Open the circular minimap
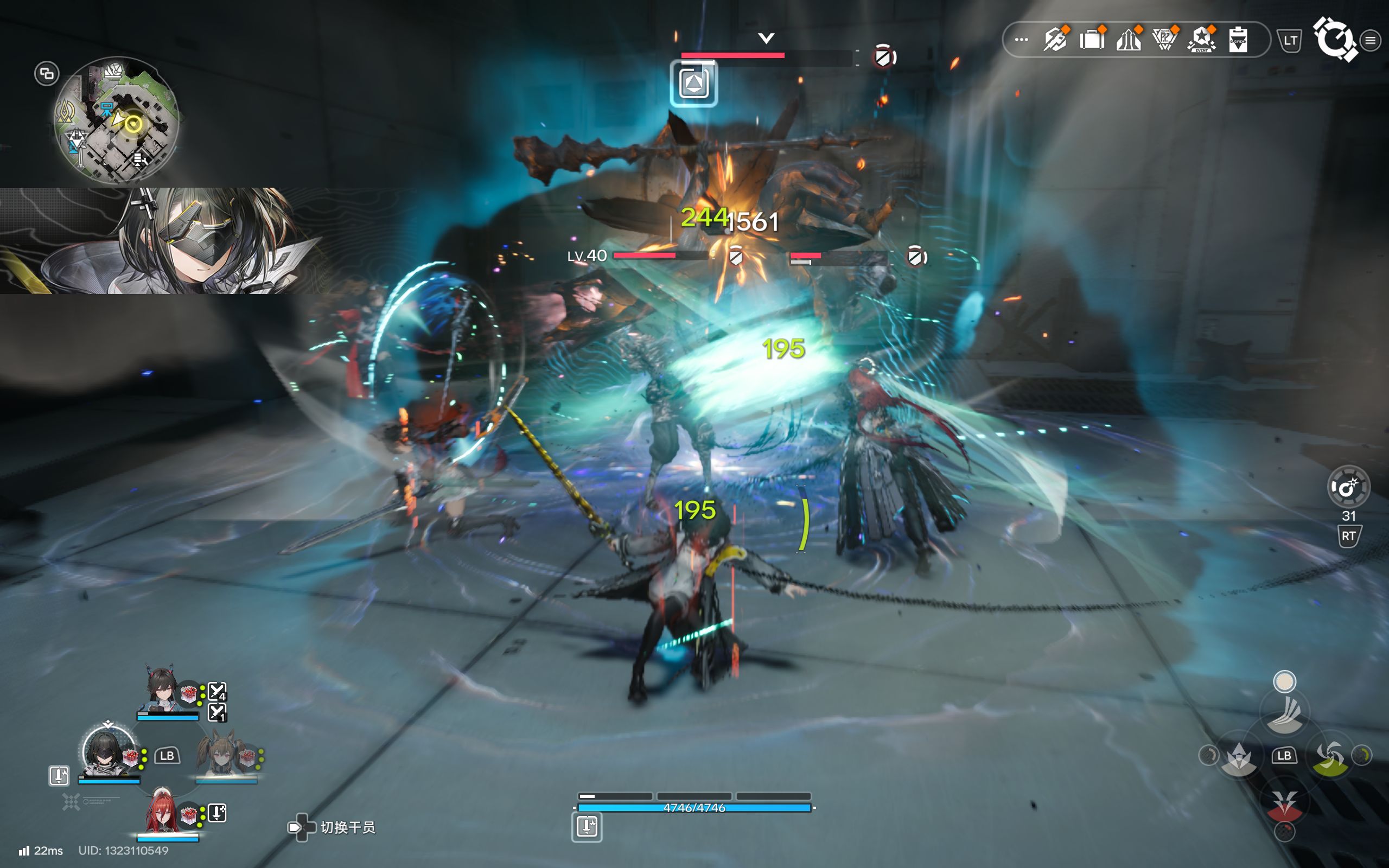The width and height of the screenshot is (1389, 868). (117, 120)
